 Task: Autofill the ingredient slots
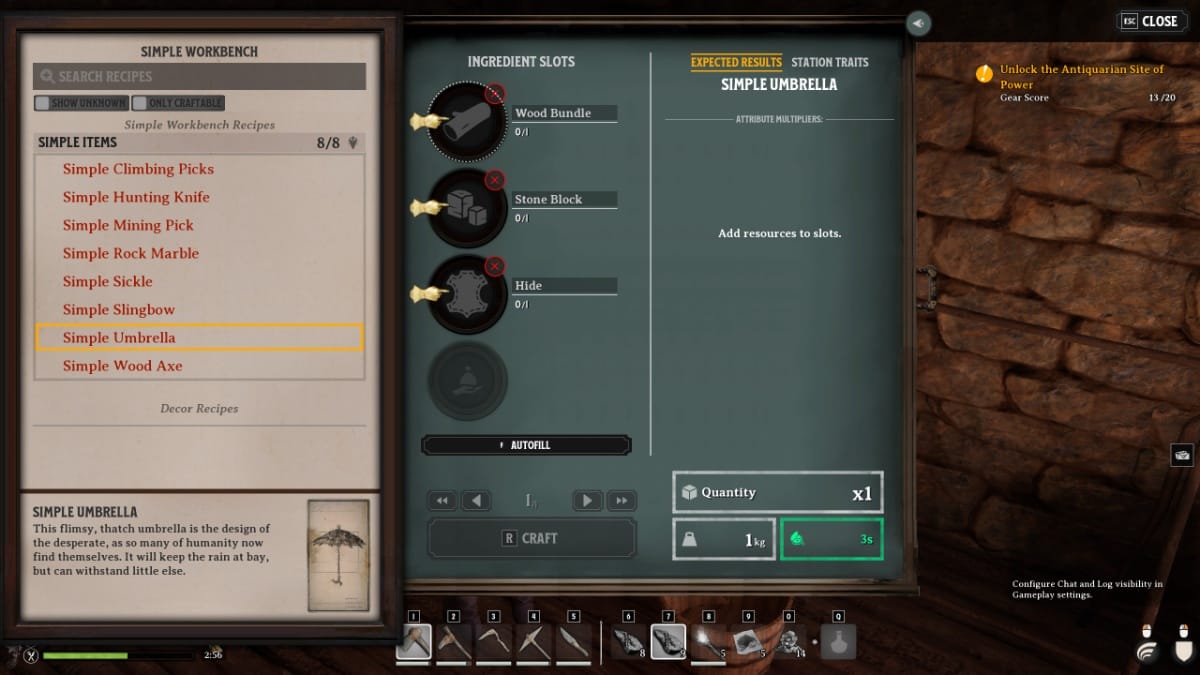pyautogui.click(x=526, y=445)
